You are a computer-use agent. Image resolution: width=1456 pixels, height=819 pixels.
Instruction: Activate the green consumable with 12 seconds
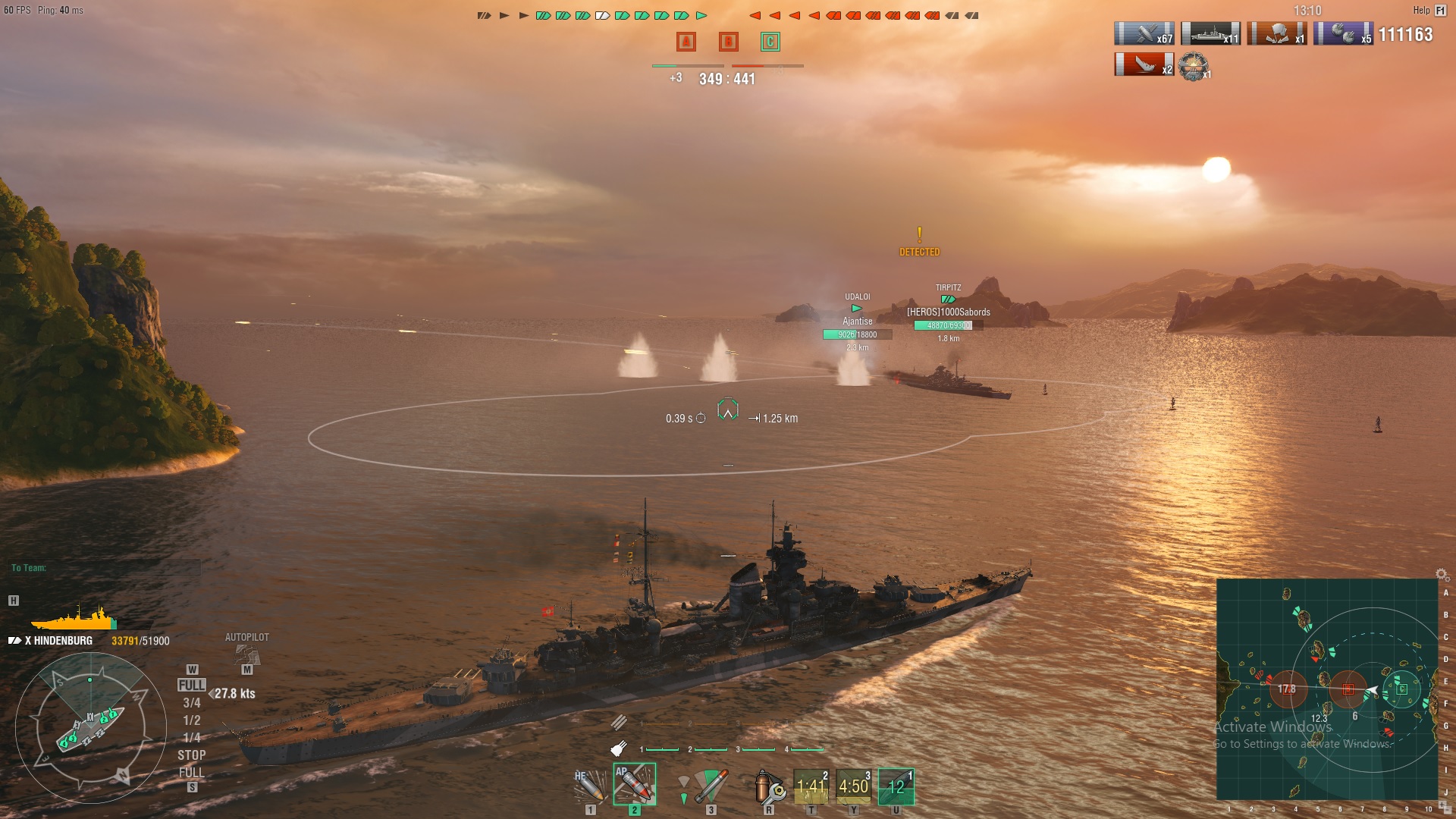pos(896,786)
